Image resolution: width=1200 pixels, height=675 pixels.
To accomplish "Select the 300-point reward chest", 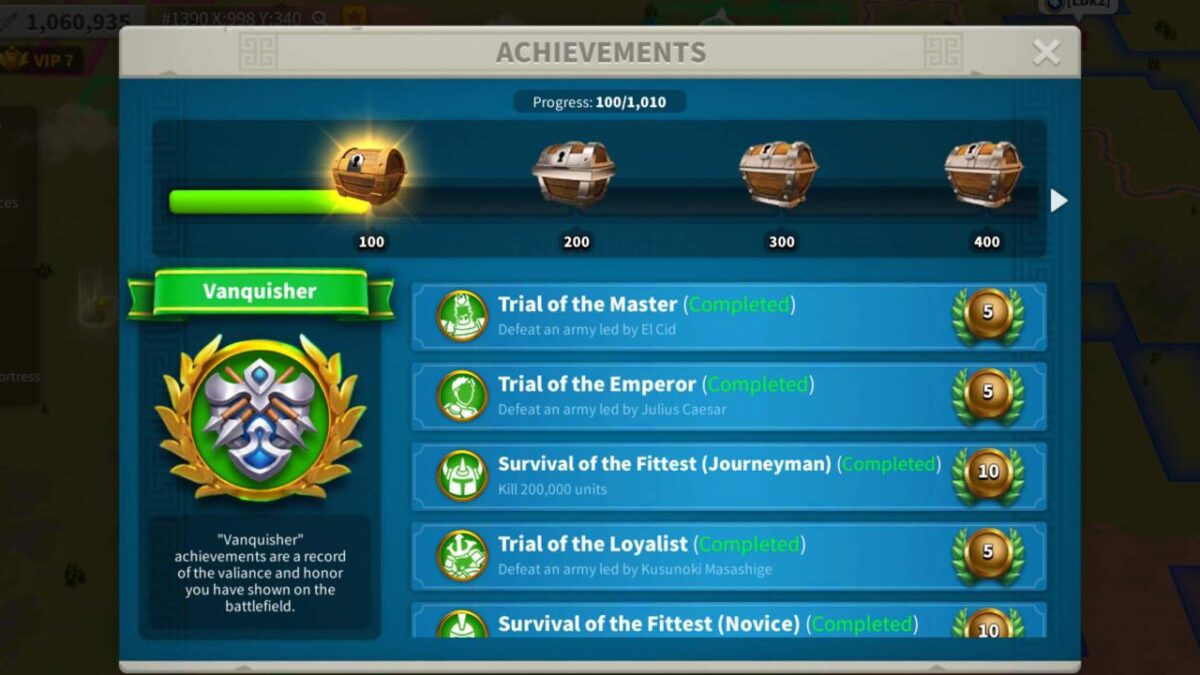I will (x=778, y=174).
